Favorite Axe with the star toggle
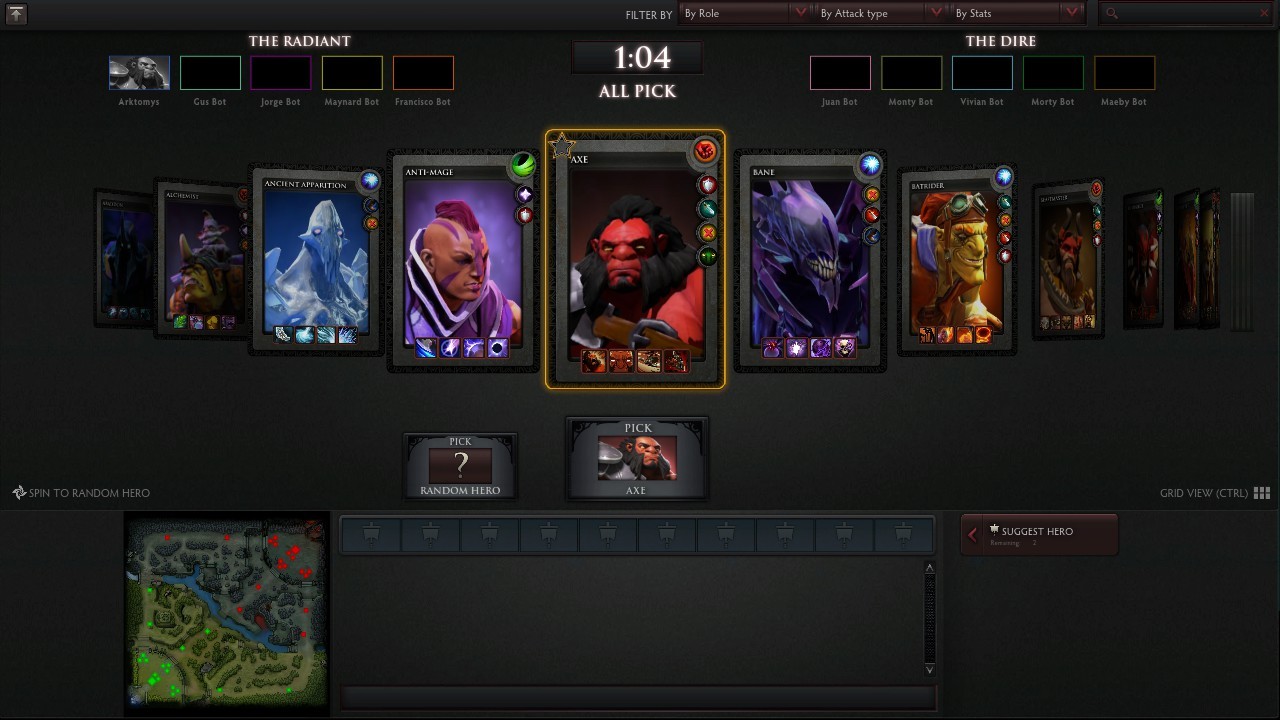 561,146
